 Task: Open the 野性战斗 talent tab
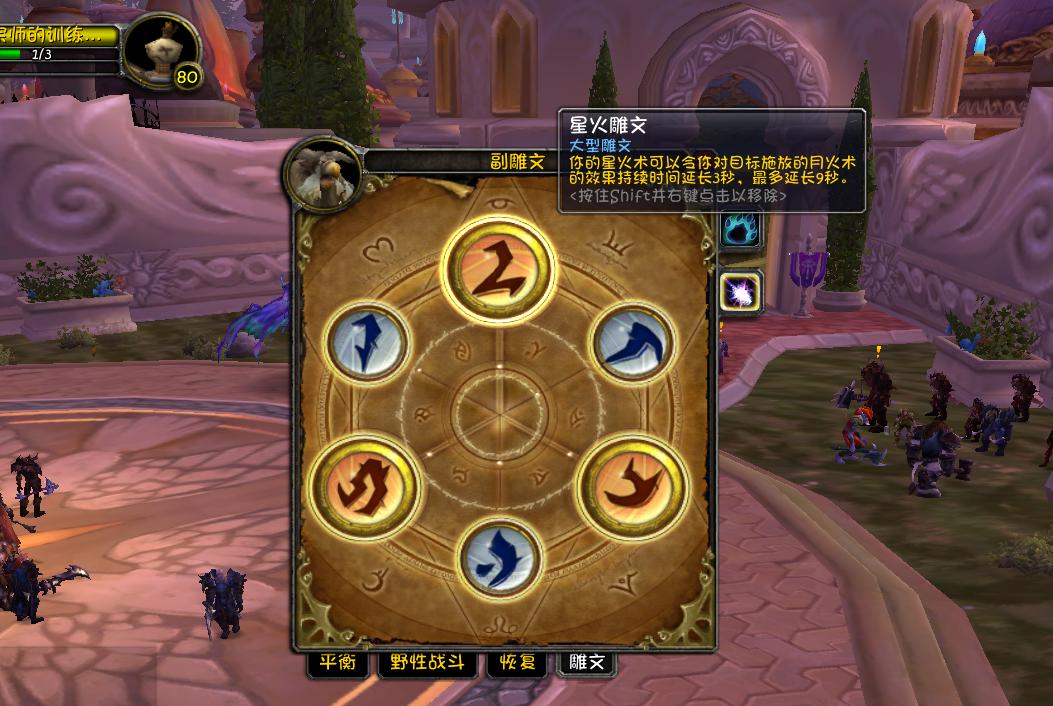[x=426, y=663]
